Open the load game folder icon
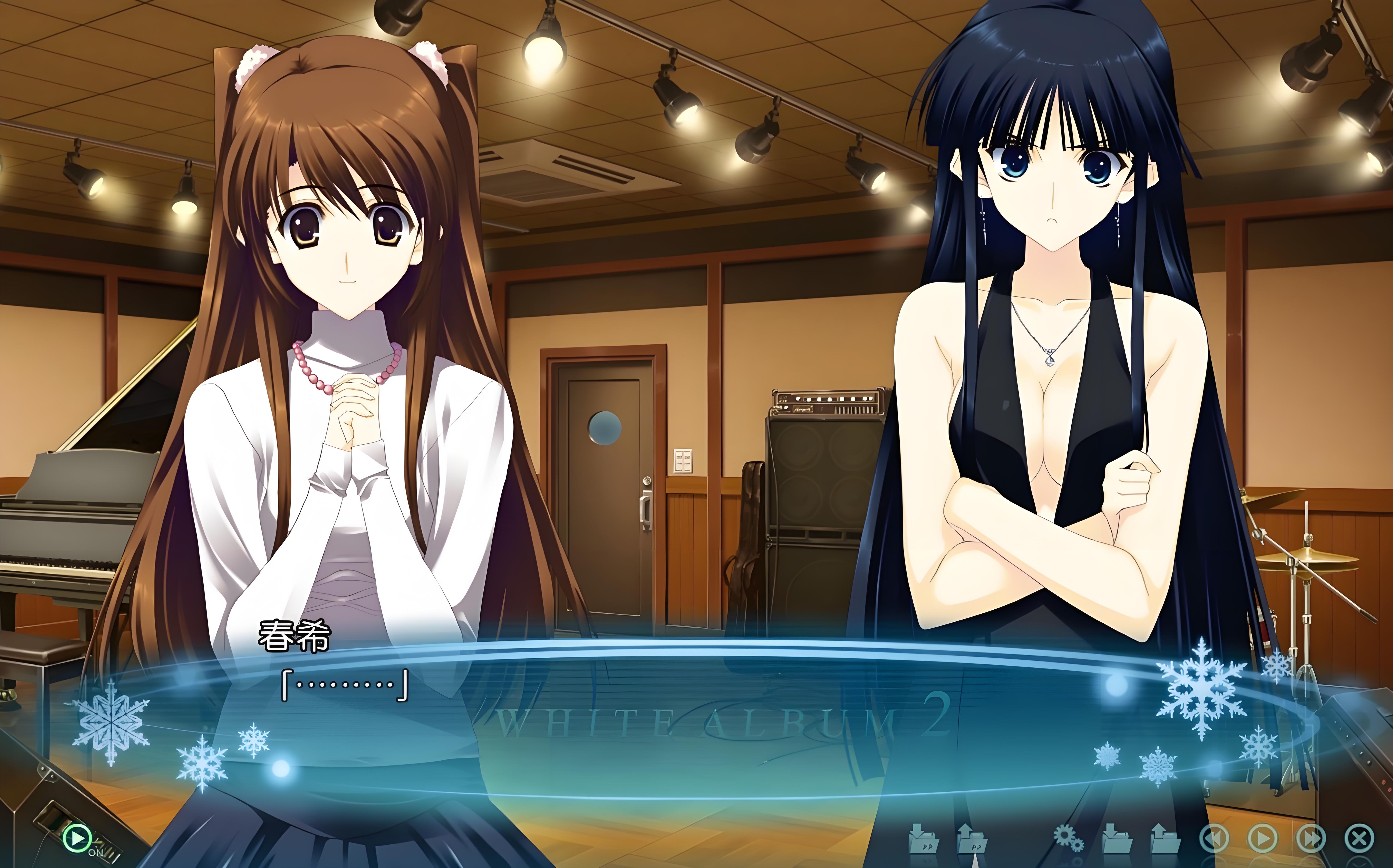 [x=1165, y=839]
